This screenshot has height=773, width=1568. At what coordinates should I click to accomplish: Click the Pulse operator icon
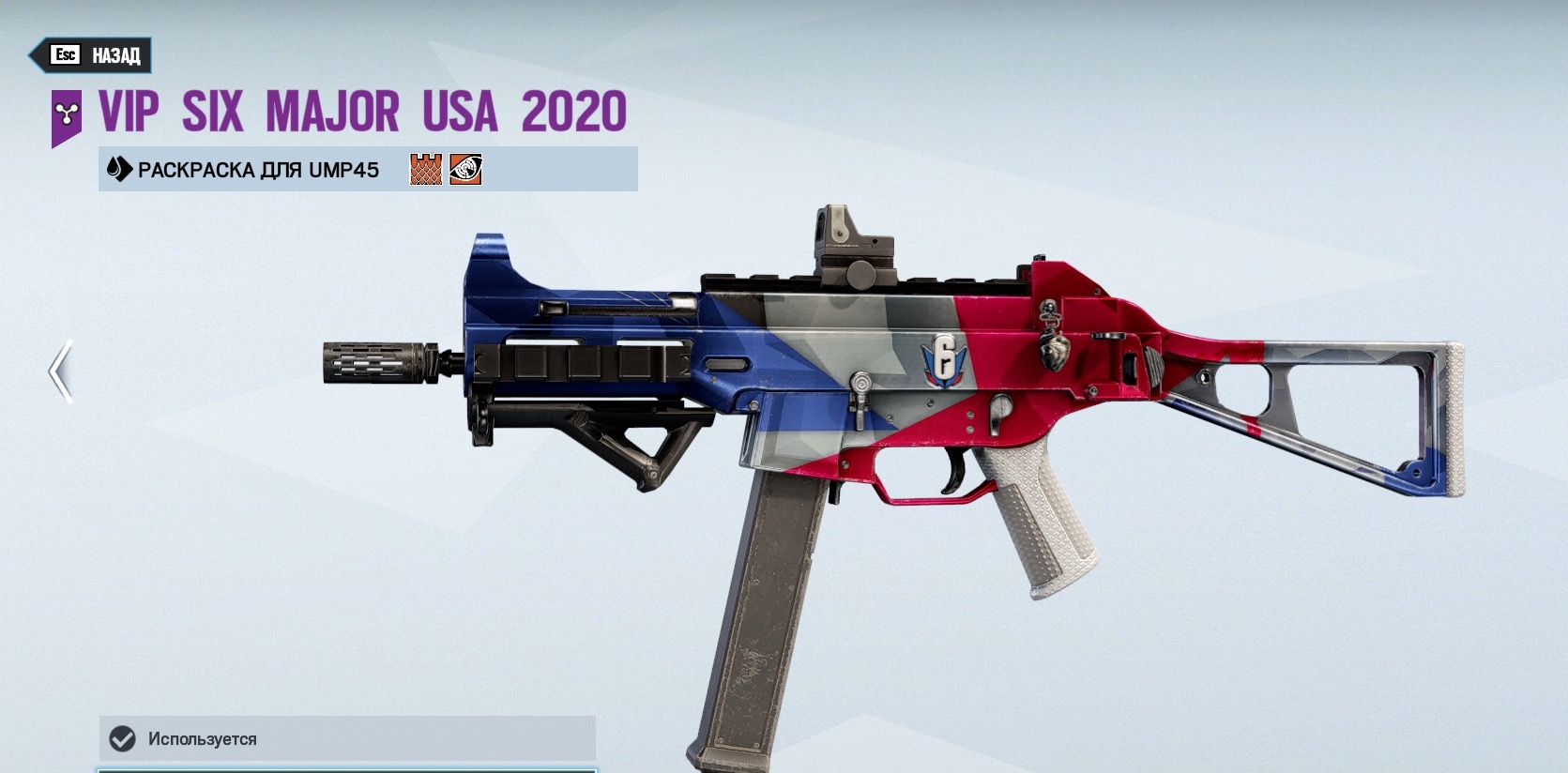465,170
